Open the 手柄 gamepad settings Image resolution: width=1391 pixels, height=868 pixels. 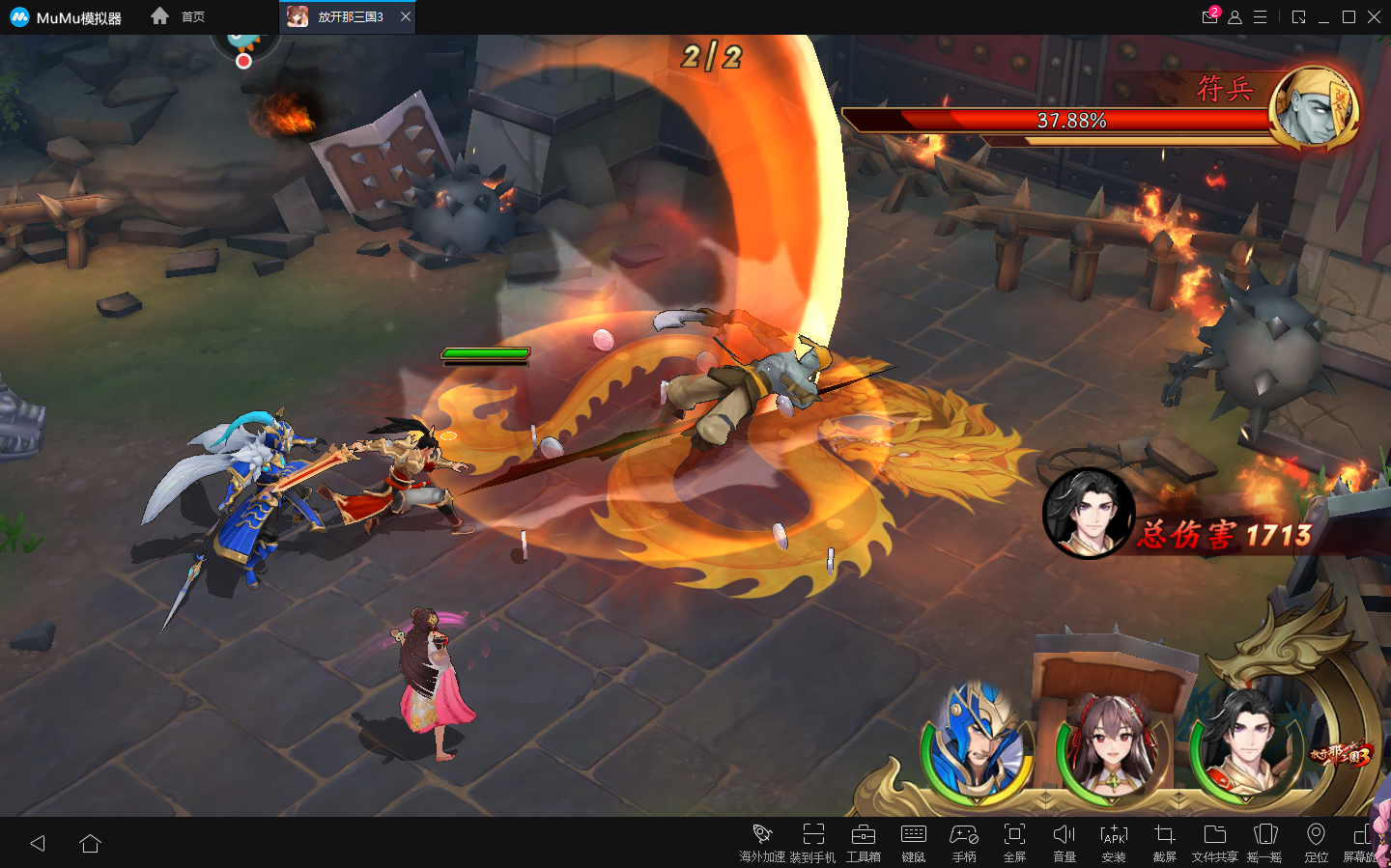[x=963, y=841]
